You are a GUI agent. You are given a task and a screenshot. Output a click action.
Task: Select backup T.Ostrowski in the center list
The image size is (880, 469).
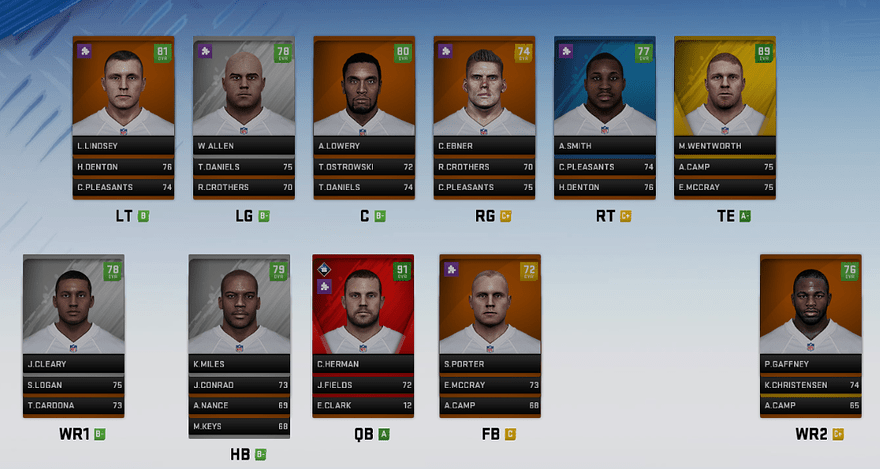point(364,167)
